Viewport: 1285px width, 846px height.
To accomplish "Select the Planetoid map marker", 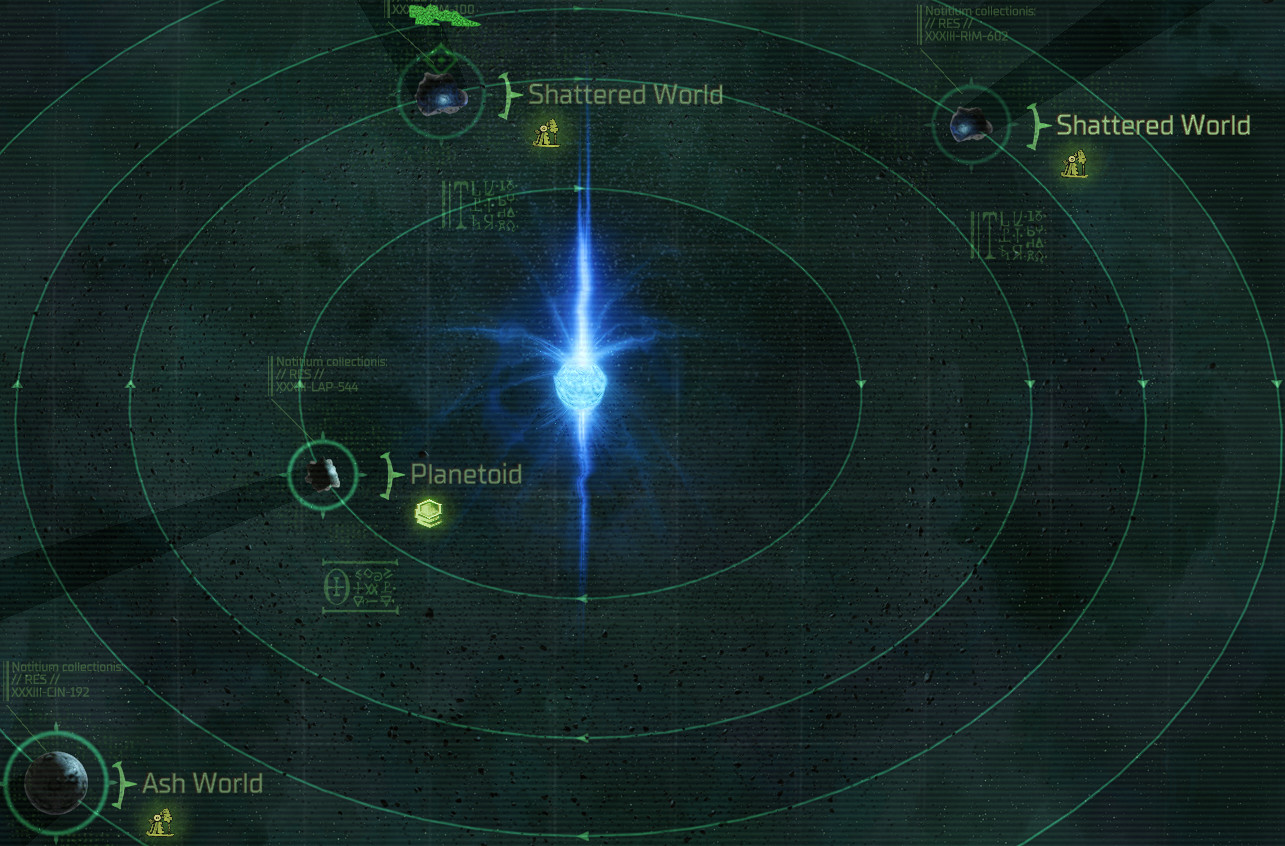I will pos(322,475).
